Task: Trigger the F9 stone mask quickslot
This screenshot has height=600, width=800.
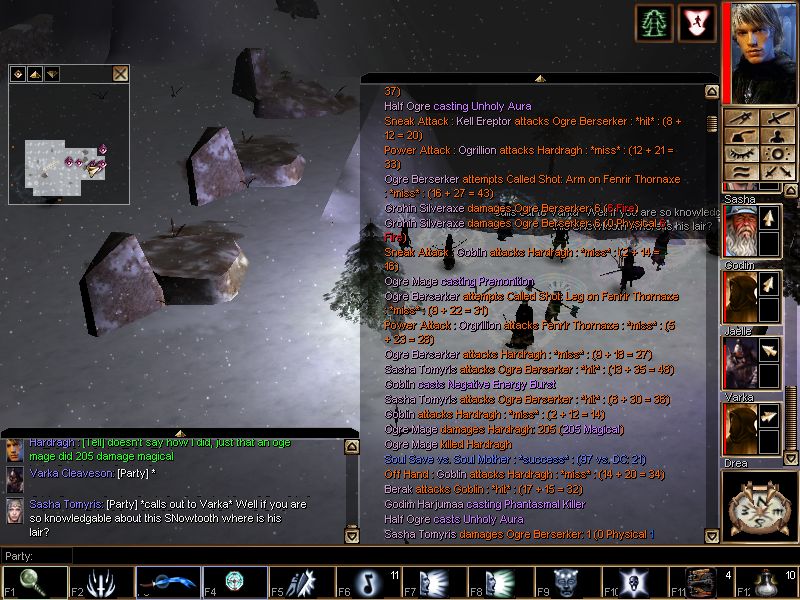Action: pos(570,582)
